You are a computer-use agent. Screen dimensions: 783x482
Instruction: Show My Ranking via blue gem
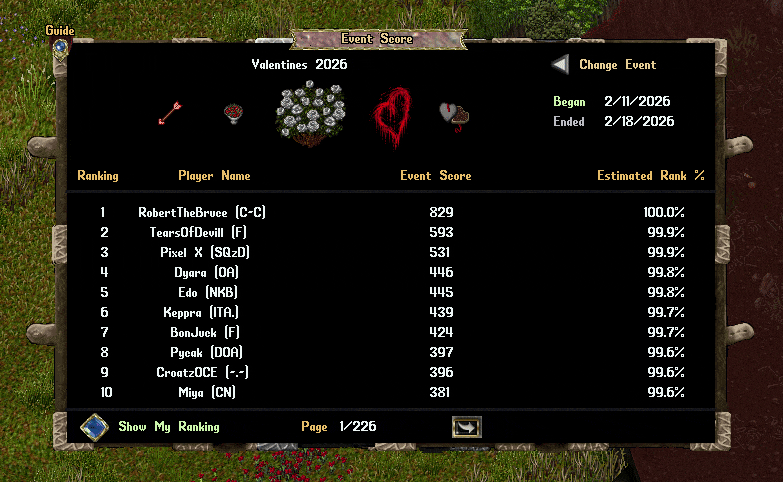click(x=94, y=427)
